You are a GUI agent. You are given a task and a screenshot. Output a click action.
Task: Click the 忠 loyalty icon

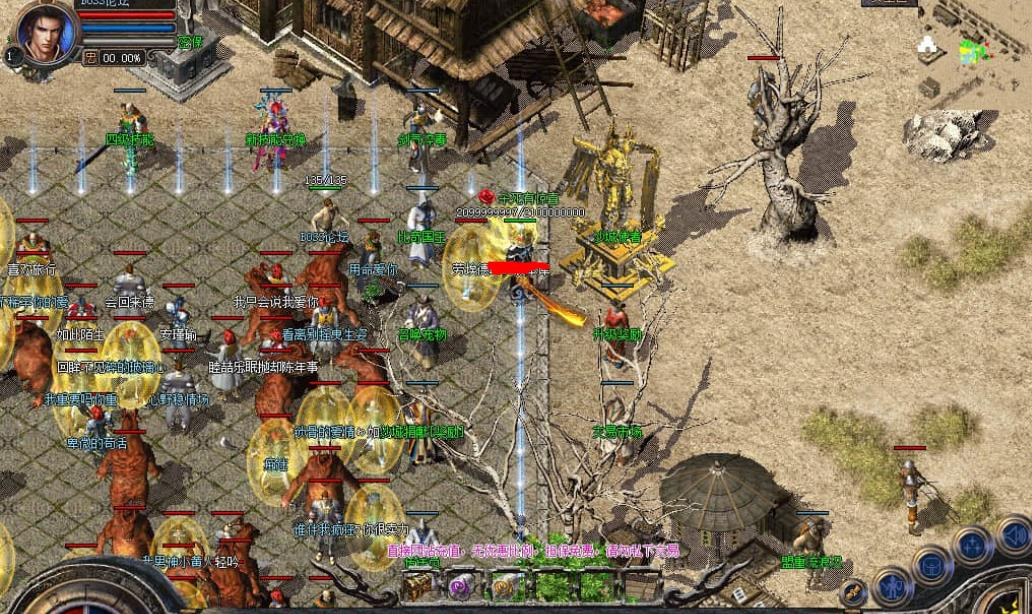pos(91,58)
